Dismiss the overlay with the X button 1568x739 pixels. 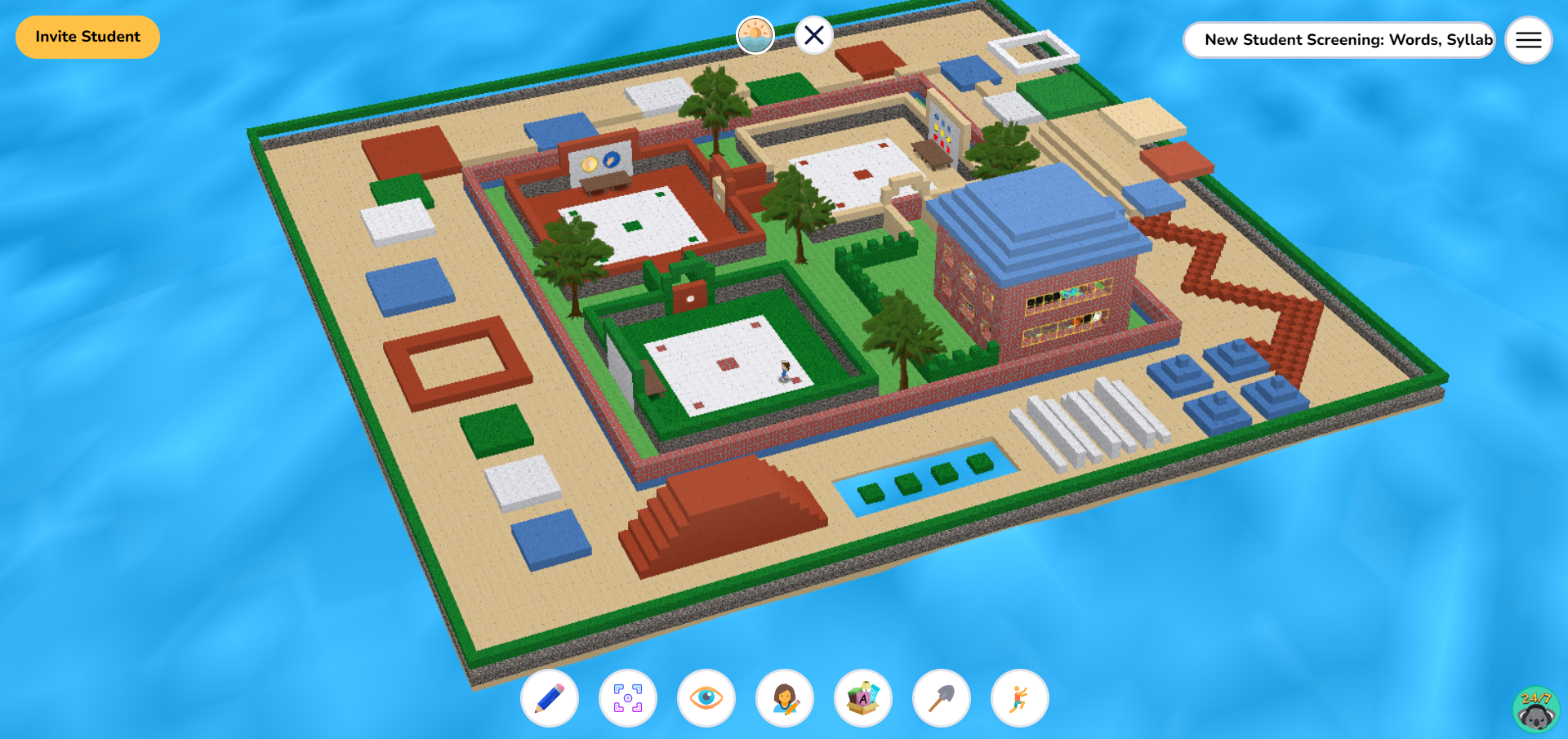click(x=813, y=34)
